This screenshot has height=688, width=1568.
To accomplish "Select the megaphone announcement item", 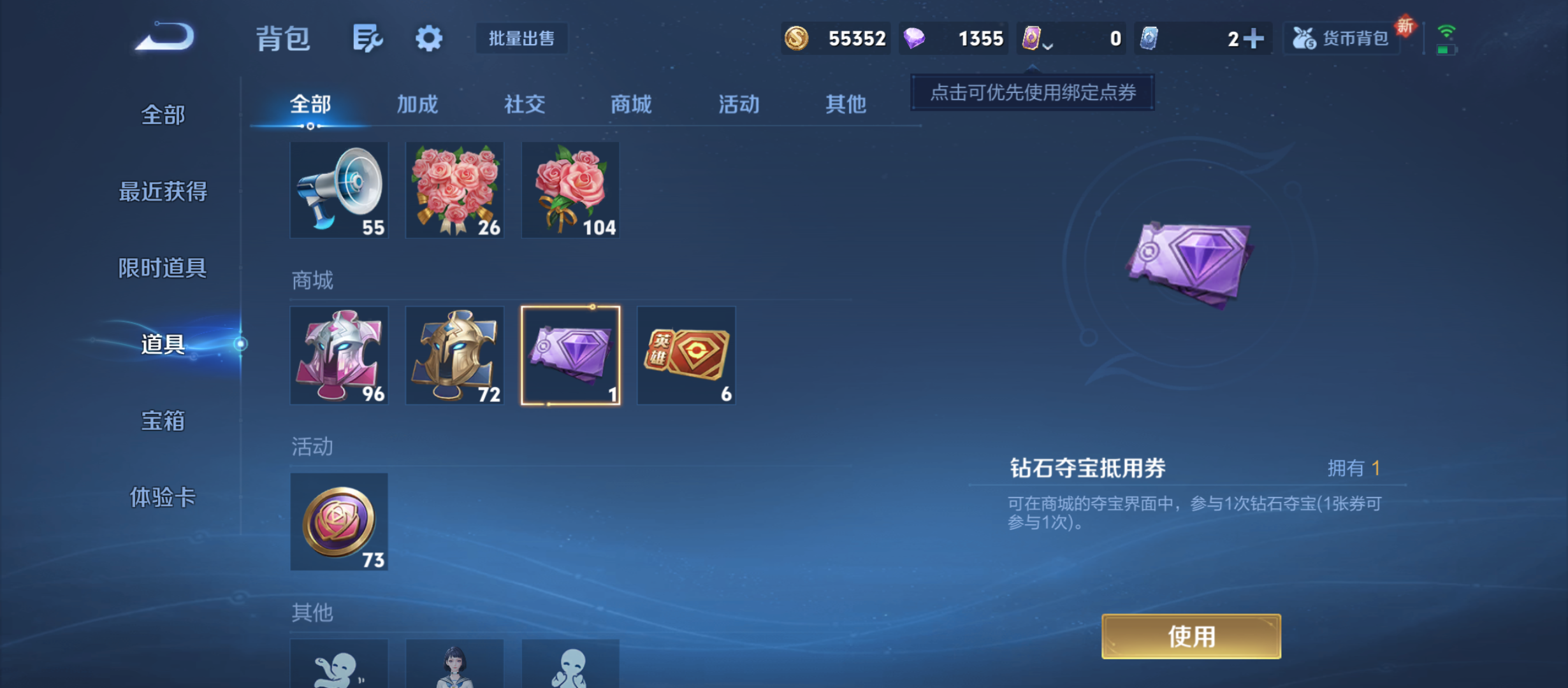I will pyautogui.click(x=339, y=189).
